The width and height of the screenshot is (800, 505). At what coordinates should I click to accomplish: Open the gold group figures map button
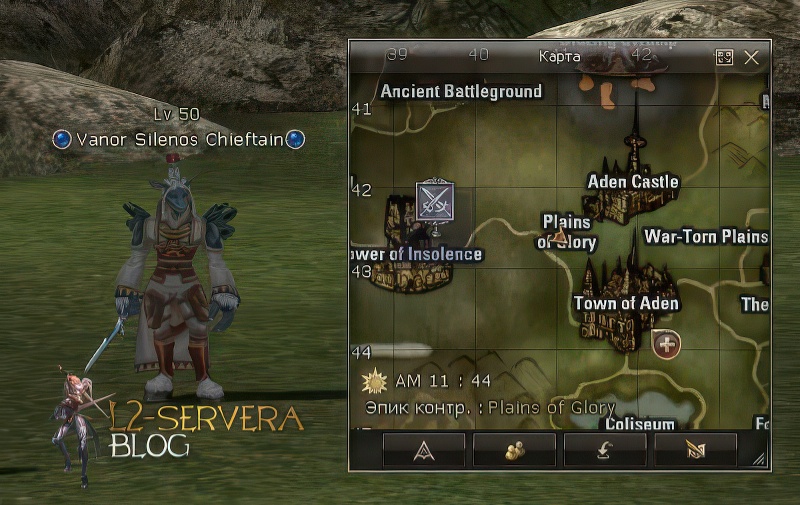514,451
